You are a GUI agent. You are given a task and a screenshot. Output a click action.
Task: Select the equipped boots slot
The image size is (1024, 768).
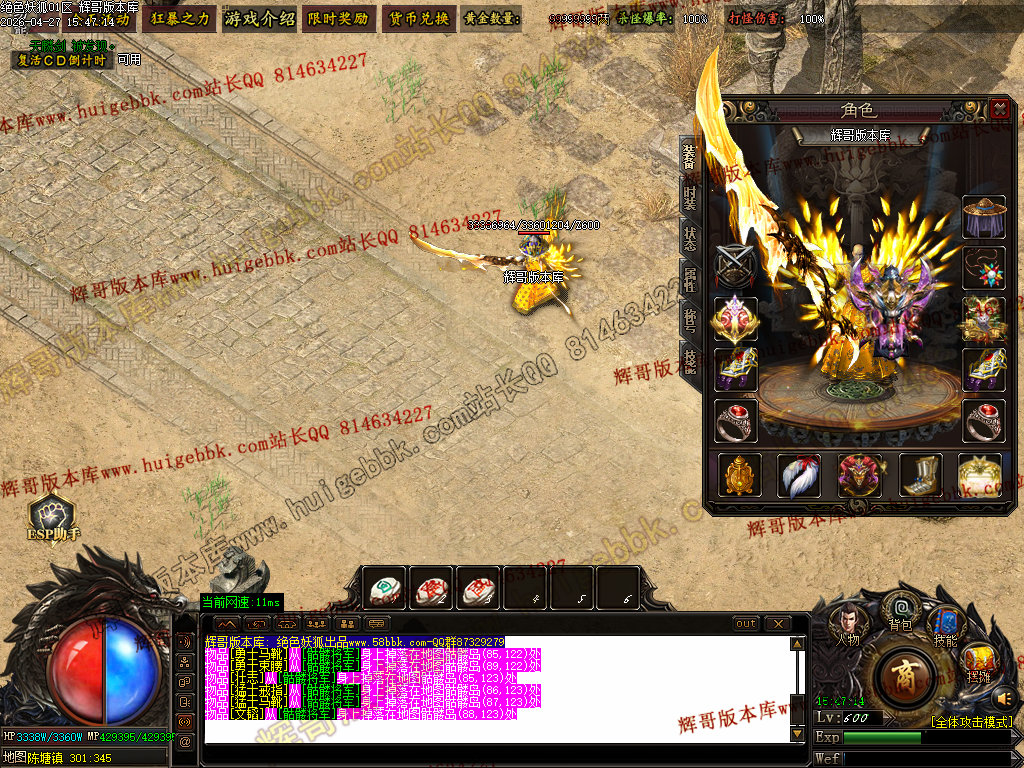(920, 475)
